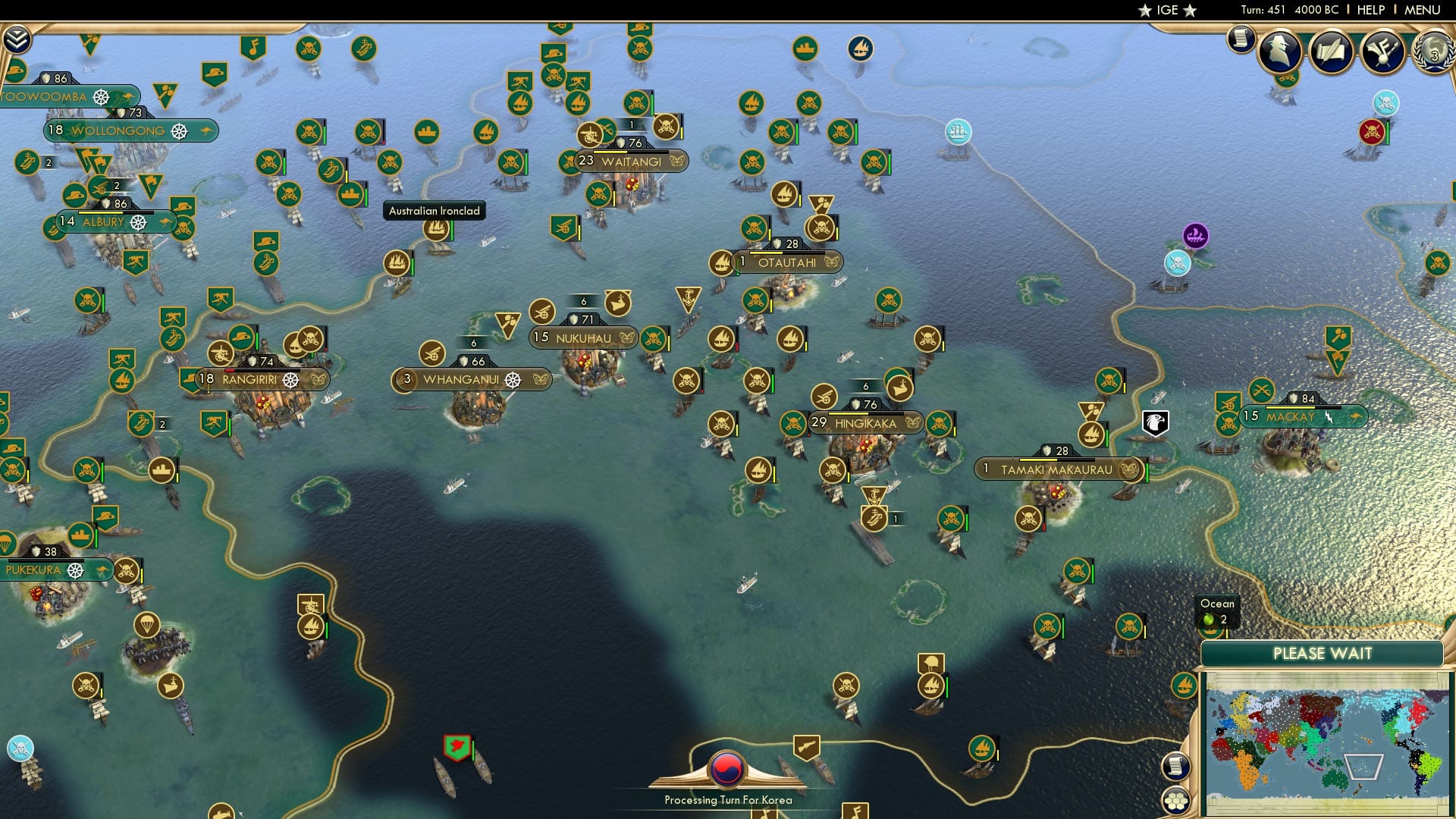This screenshot has width=1456, height=819.
Task: Click the IGE label in the top bar
Action: [x=1168, y=10]
